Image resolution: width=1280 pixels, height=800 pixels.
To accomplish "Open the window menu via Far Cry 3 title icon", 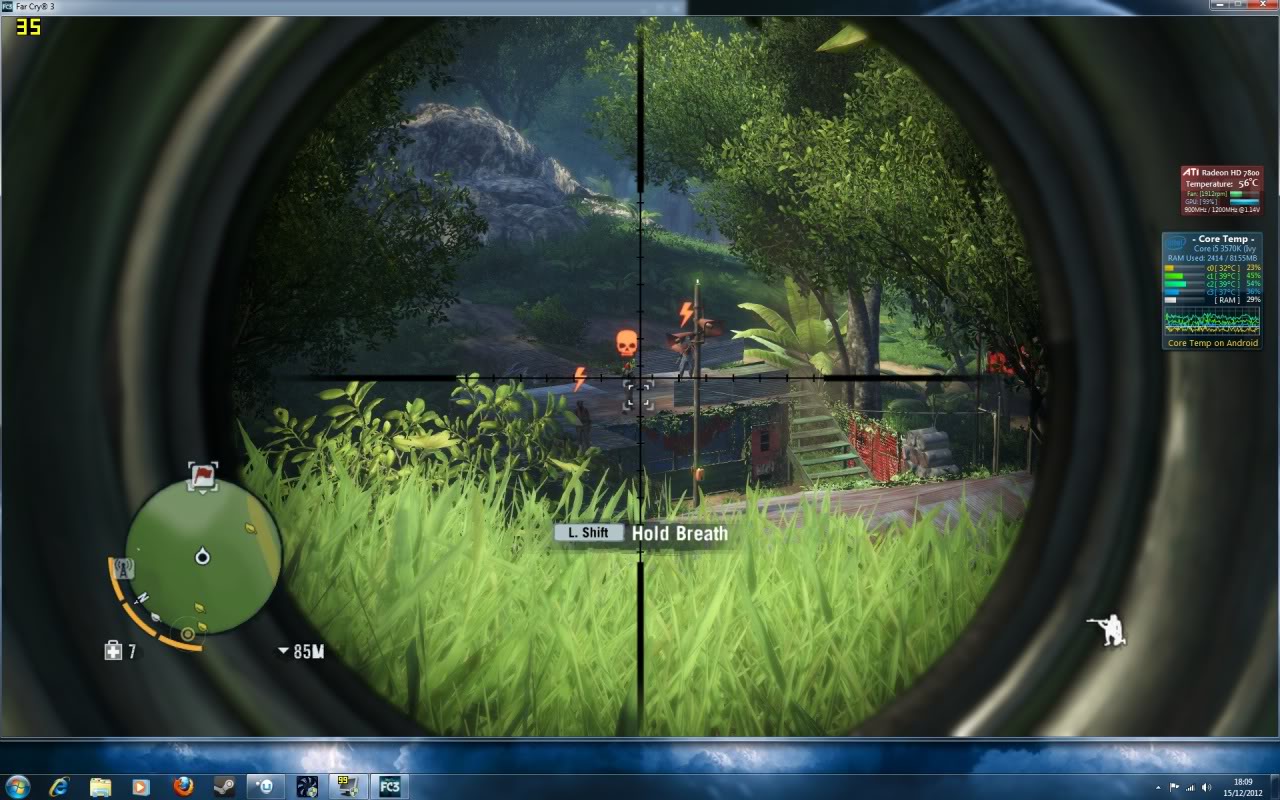I will point(7,7).
